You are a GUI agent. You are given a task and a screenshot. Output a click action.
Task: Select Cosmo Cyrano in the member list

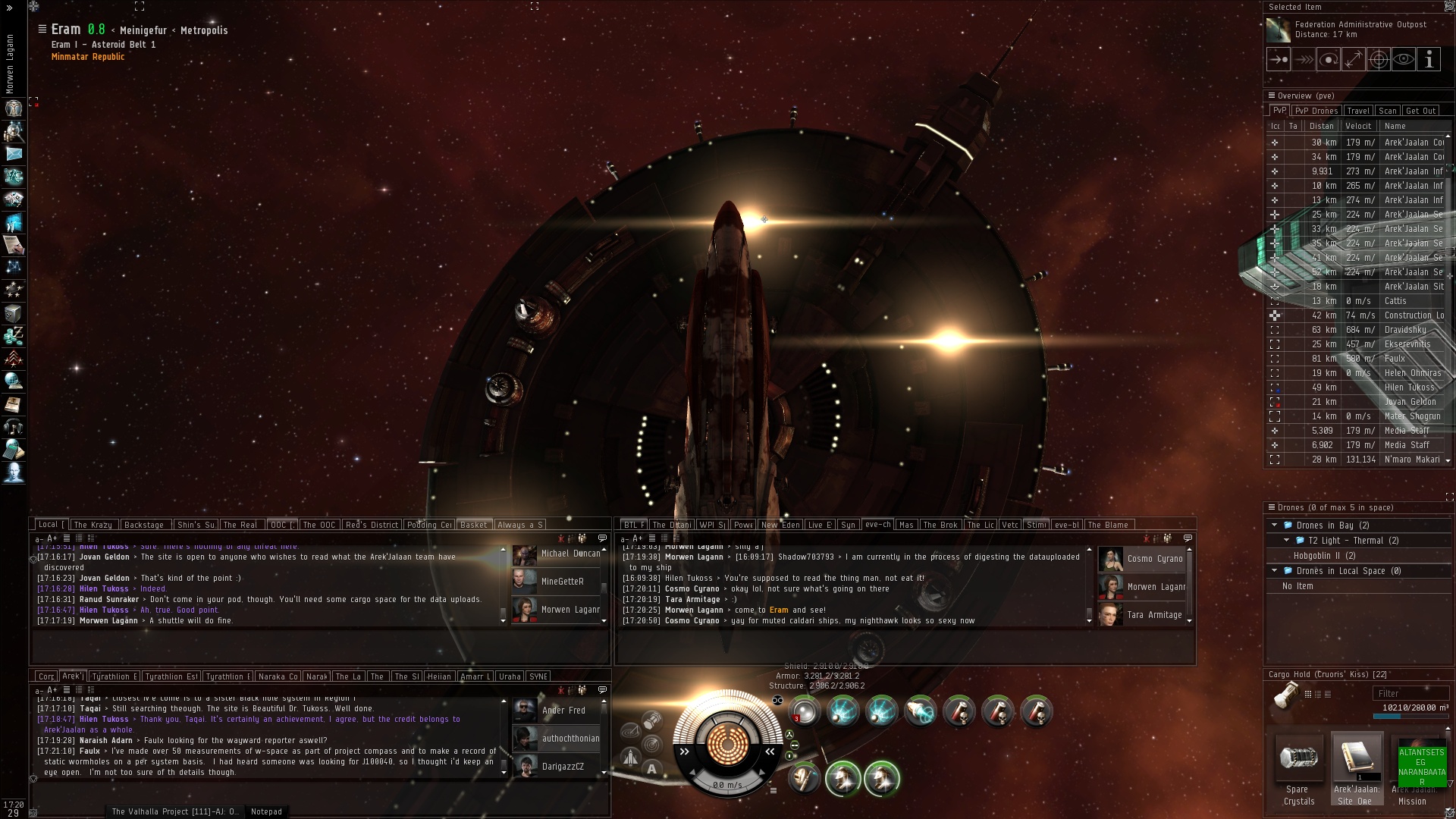[x=1154, y=559]
